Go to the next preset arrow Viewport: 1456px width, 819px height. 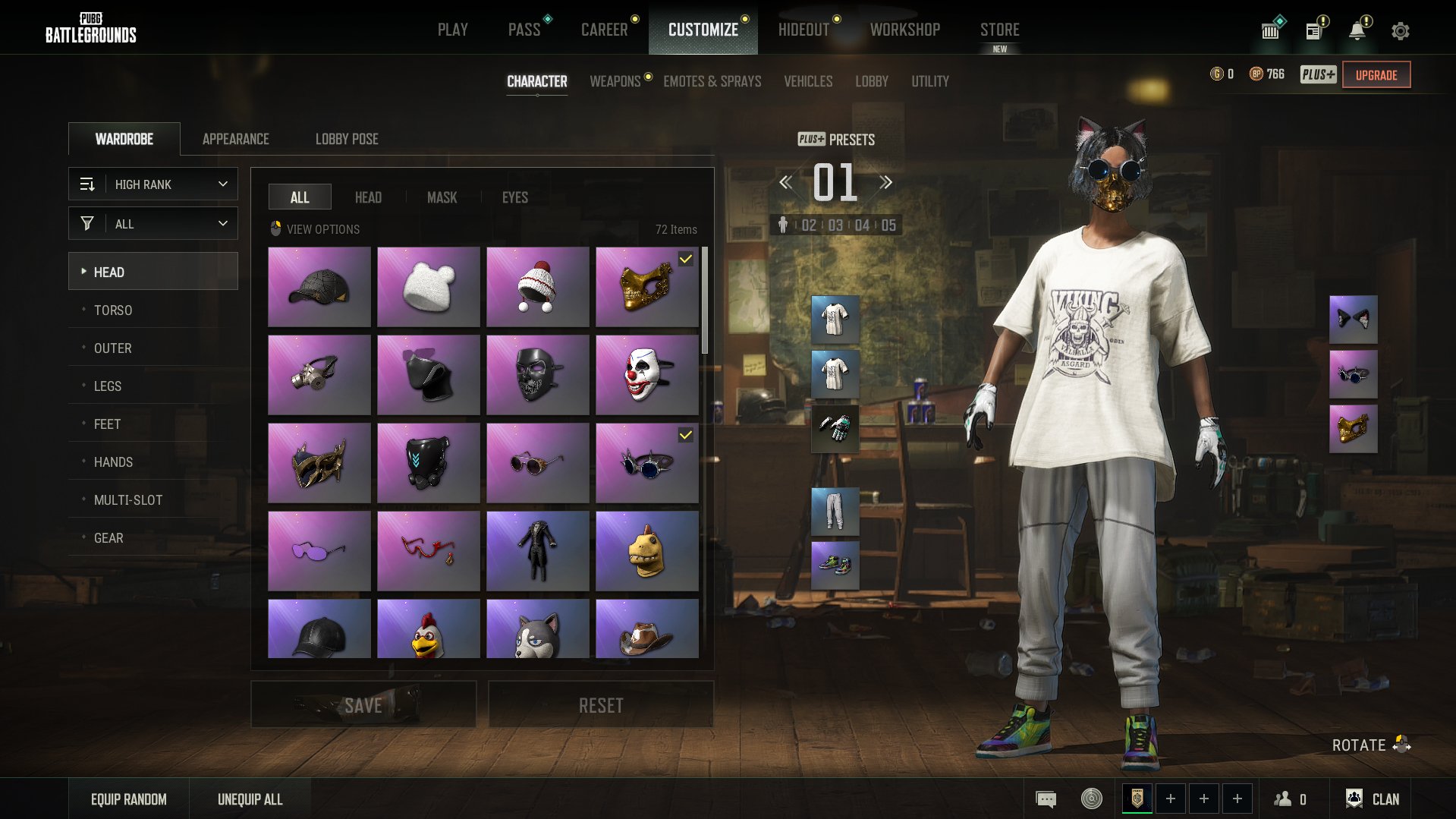(x=885, y=182)
